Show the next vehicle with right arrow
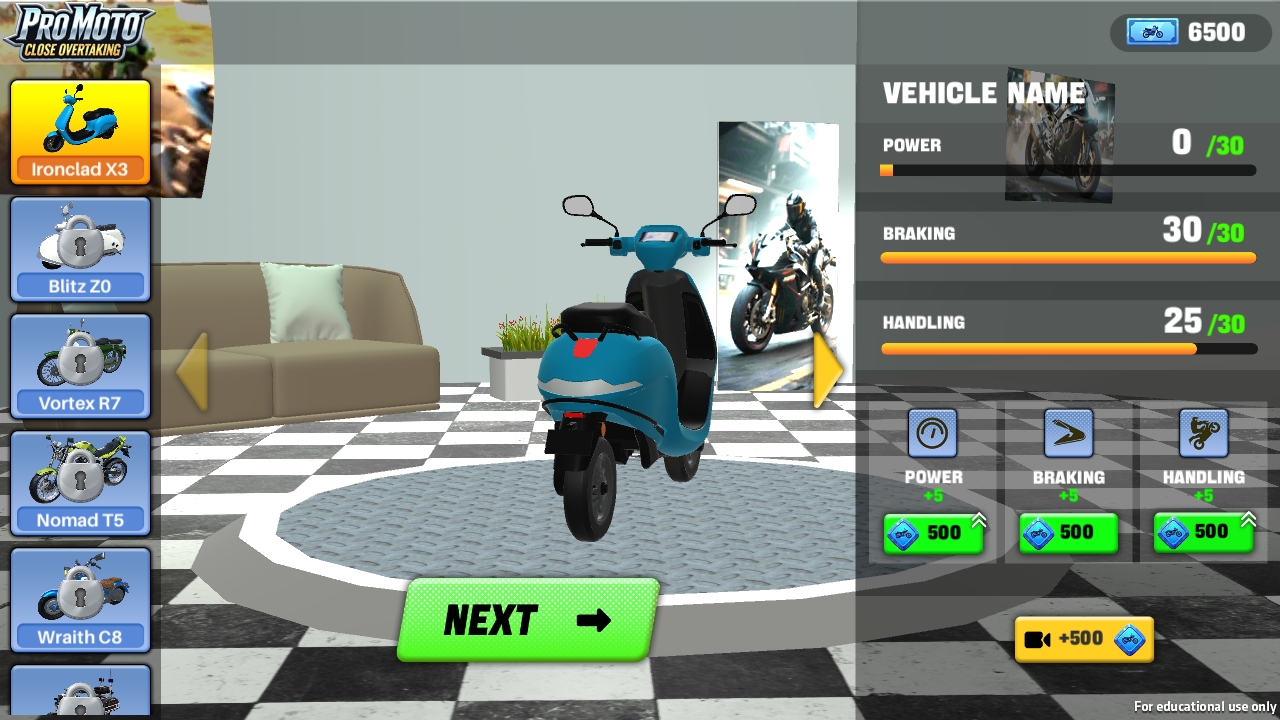Screen dimensions: 1280x720 [827, 371]
